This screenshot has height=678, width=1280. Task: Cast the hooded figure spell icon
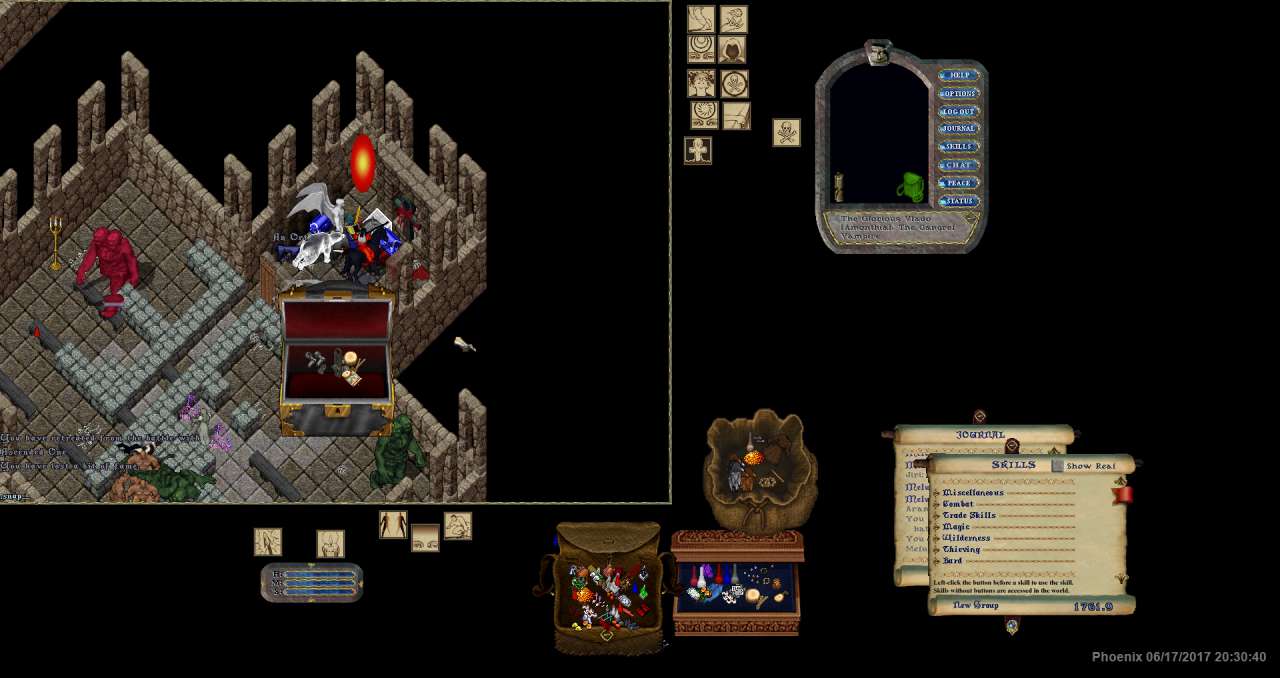(733, 50)
